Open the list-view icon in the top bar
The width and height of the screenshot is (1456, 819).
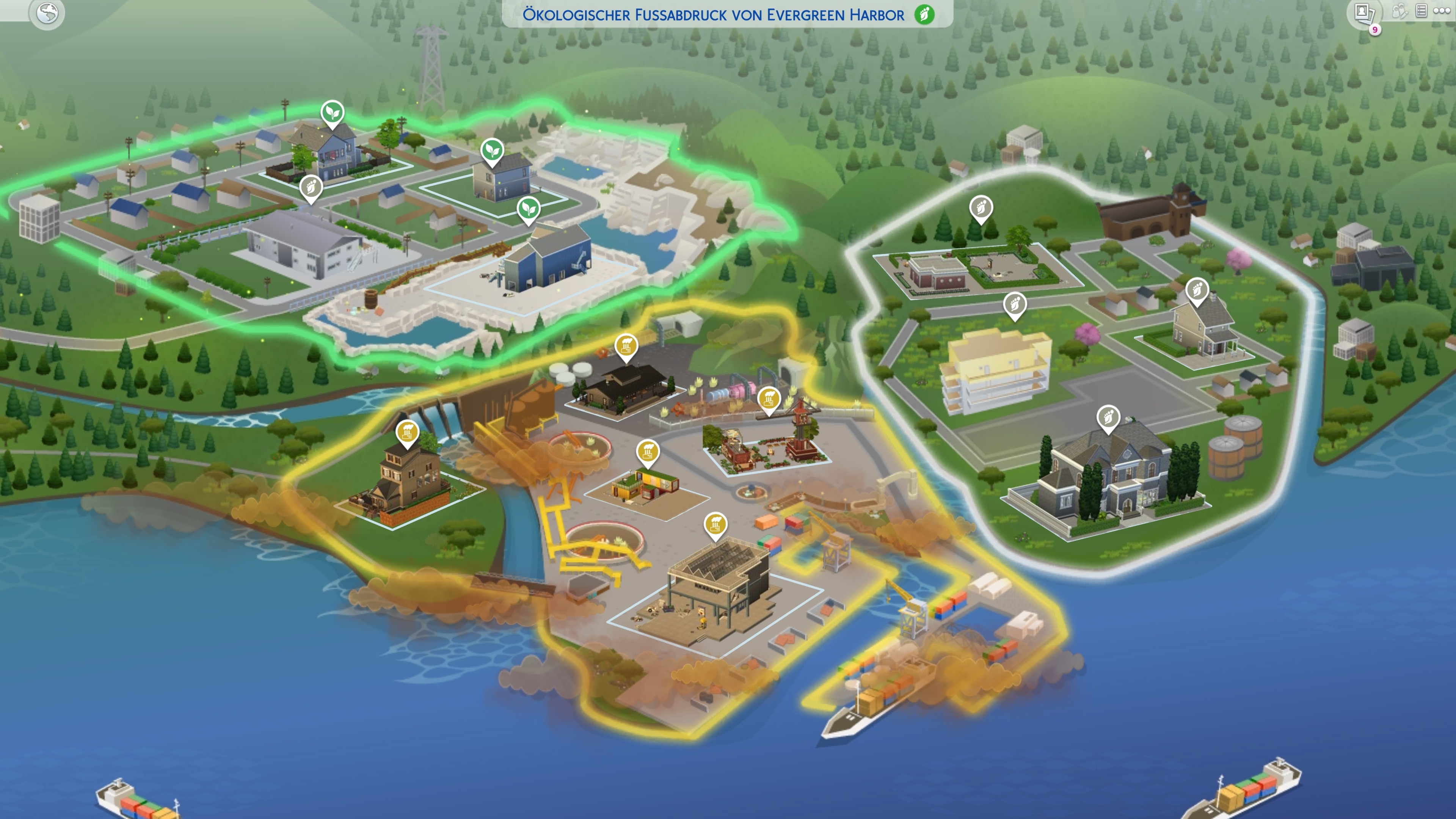(x=1421, y=11)
